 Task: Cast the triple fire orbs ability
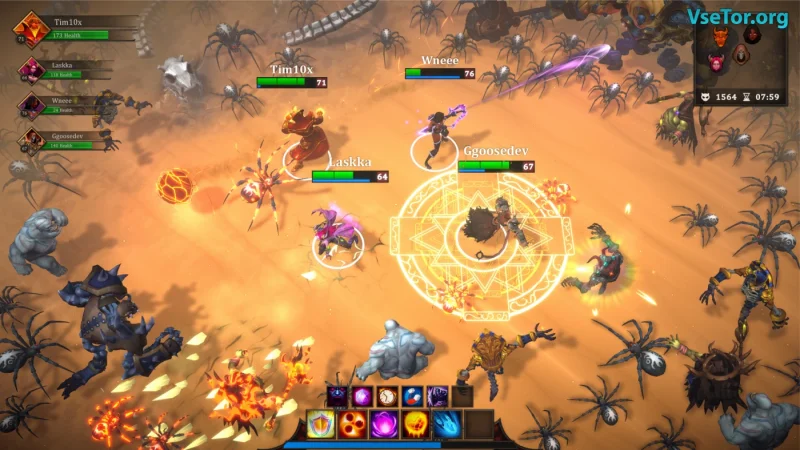353,424
